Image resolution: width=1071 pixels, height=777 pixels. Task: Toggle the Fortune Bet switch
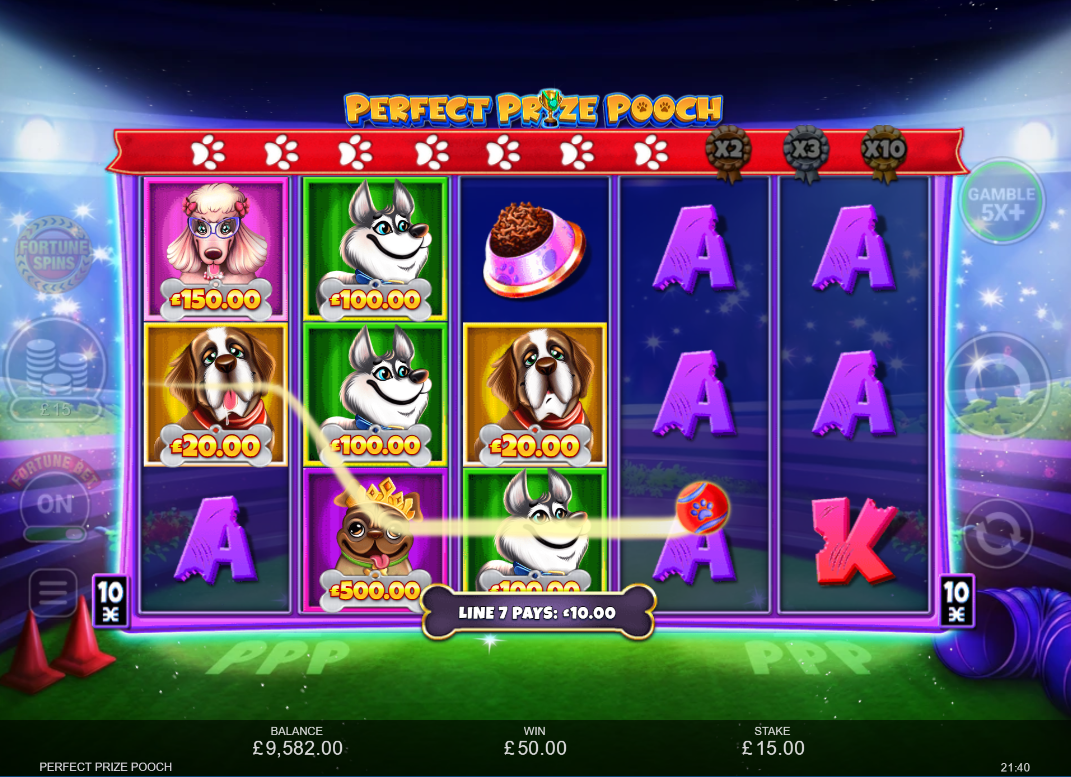click(56, 509)
